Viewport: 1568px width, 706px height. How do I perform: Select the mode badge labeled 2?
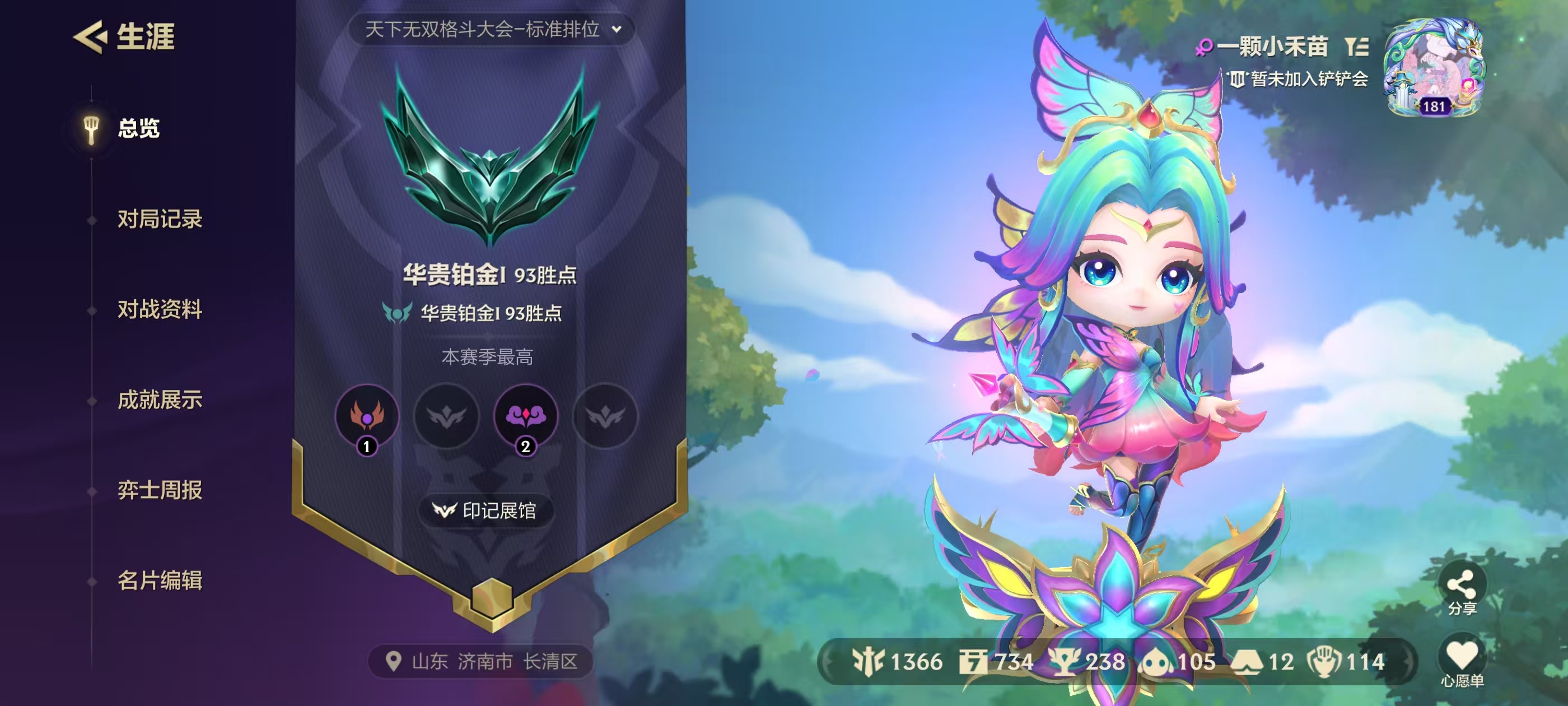coord(526,417)
